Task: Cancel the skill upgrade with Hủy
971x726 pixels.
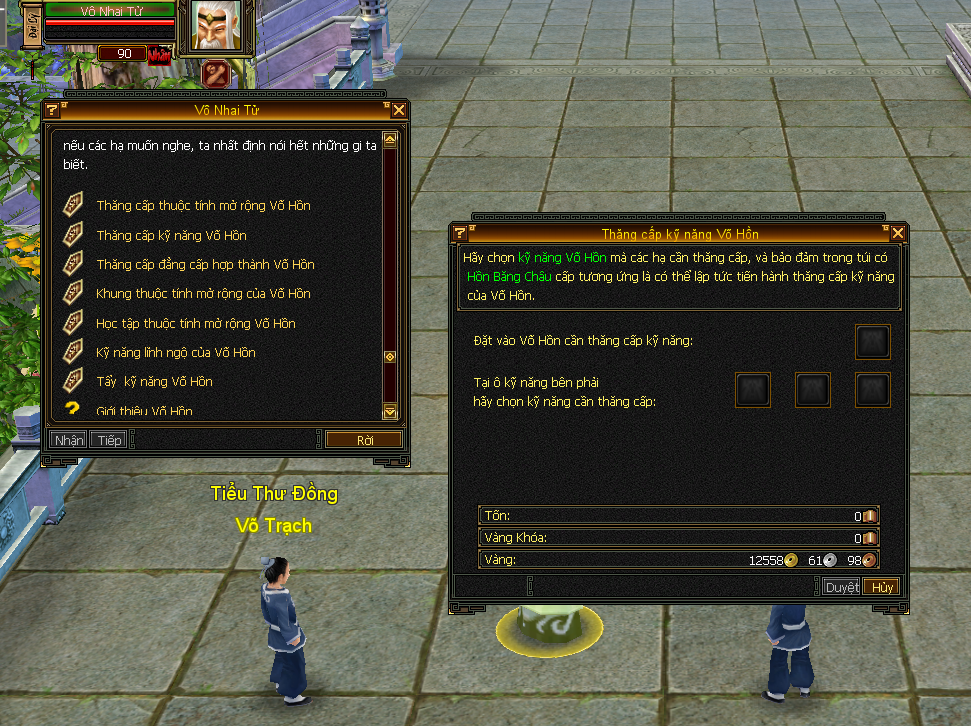Action: (x=881, y=587)
